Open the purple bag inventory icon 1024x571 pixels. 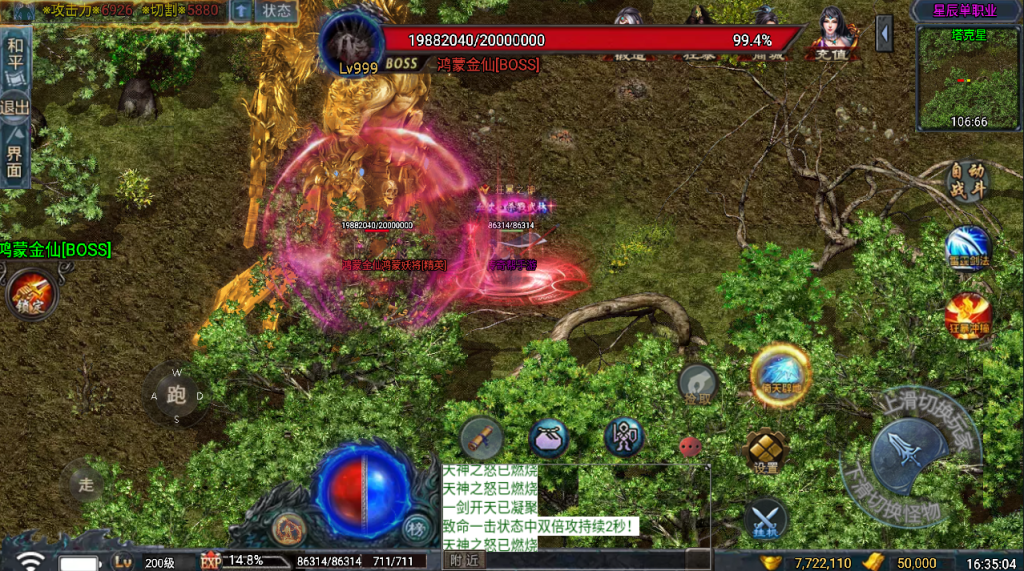548,438
